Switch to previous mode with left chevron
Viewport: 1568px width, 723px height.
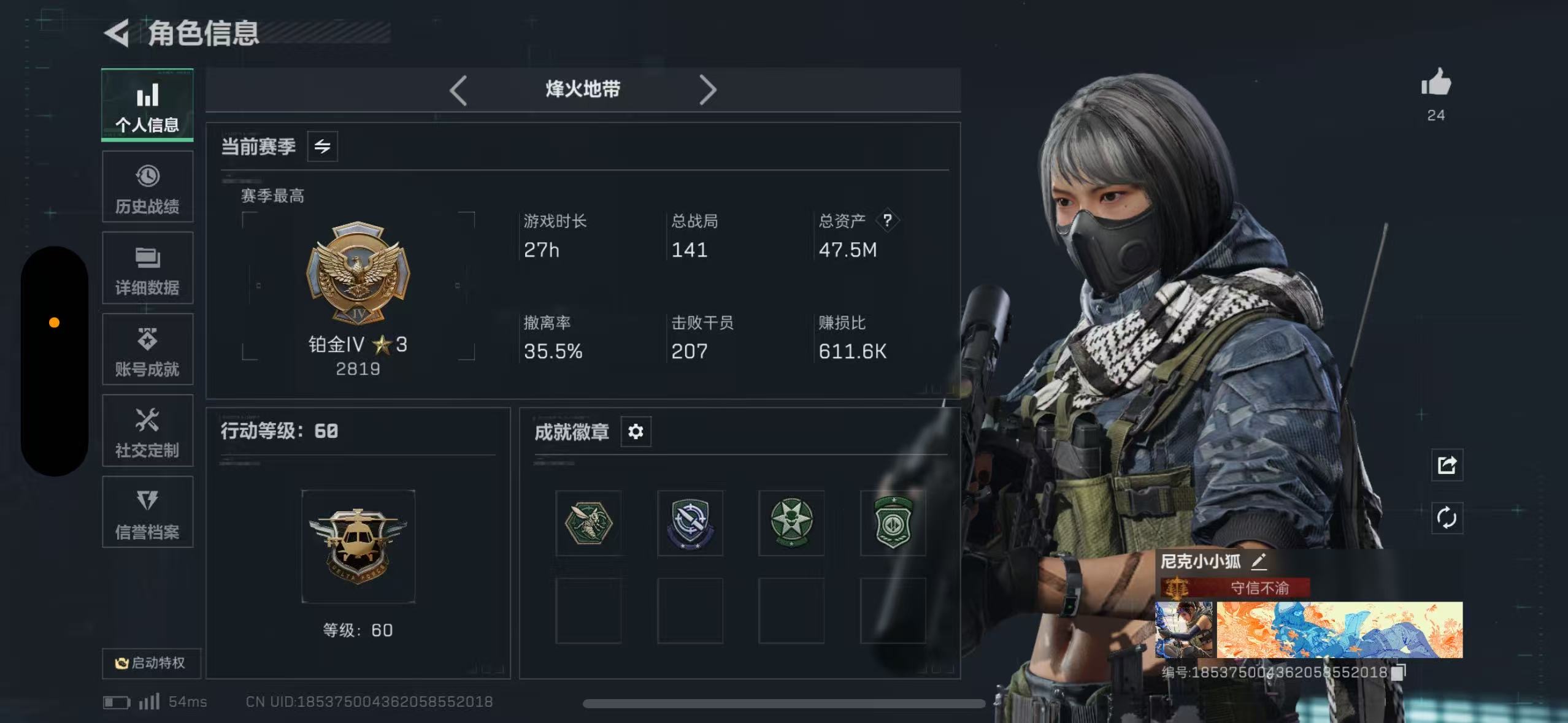click(458, 90)
